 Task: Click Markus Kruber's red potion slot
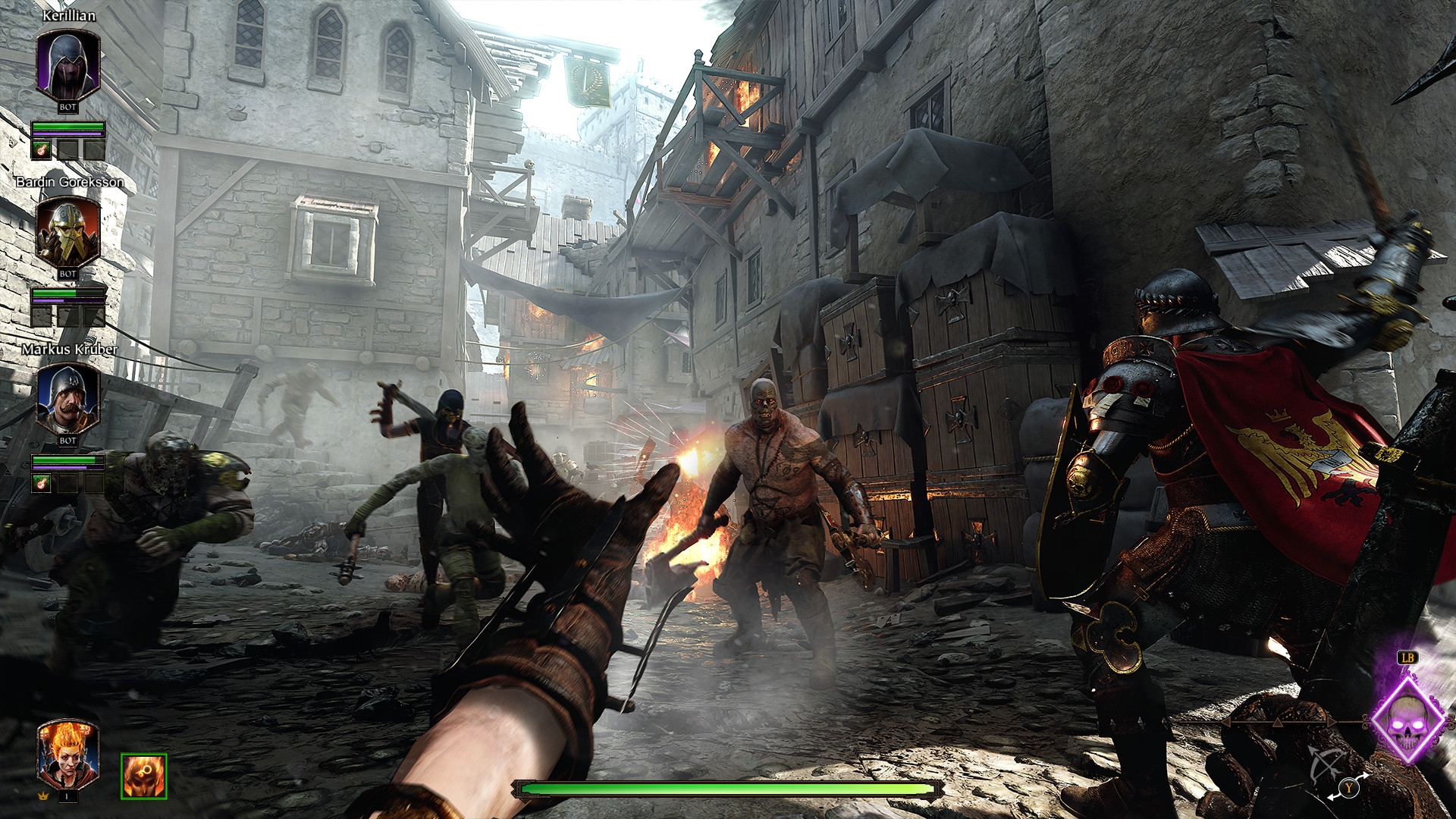pyautogui.click(x=41, y=483)
